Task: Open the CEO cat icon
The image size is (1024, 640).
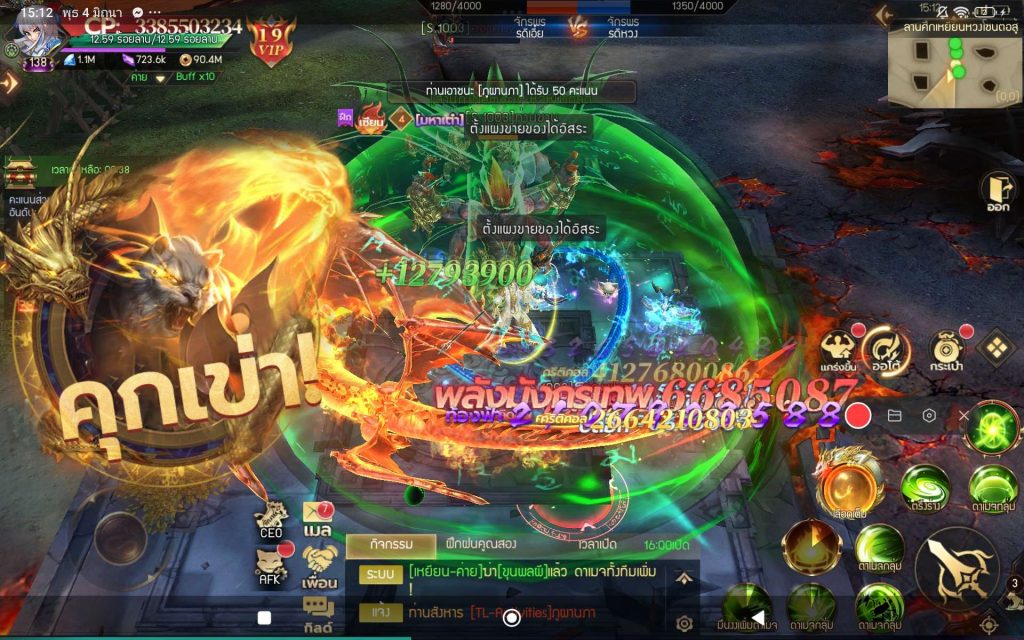Action: tap(271, 520)
